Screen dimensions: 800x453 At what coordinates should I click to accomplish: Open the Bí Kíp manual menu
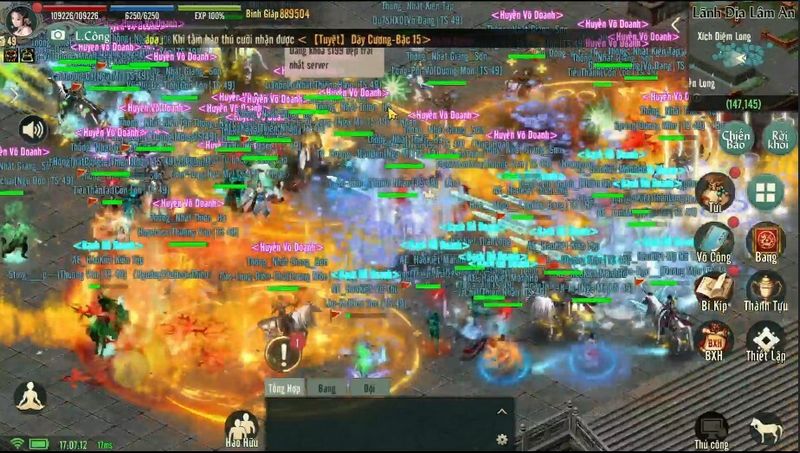coord(714,290)
